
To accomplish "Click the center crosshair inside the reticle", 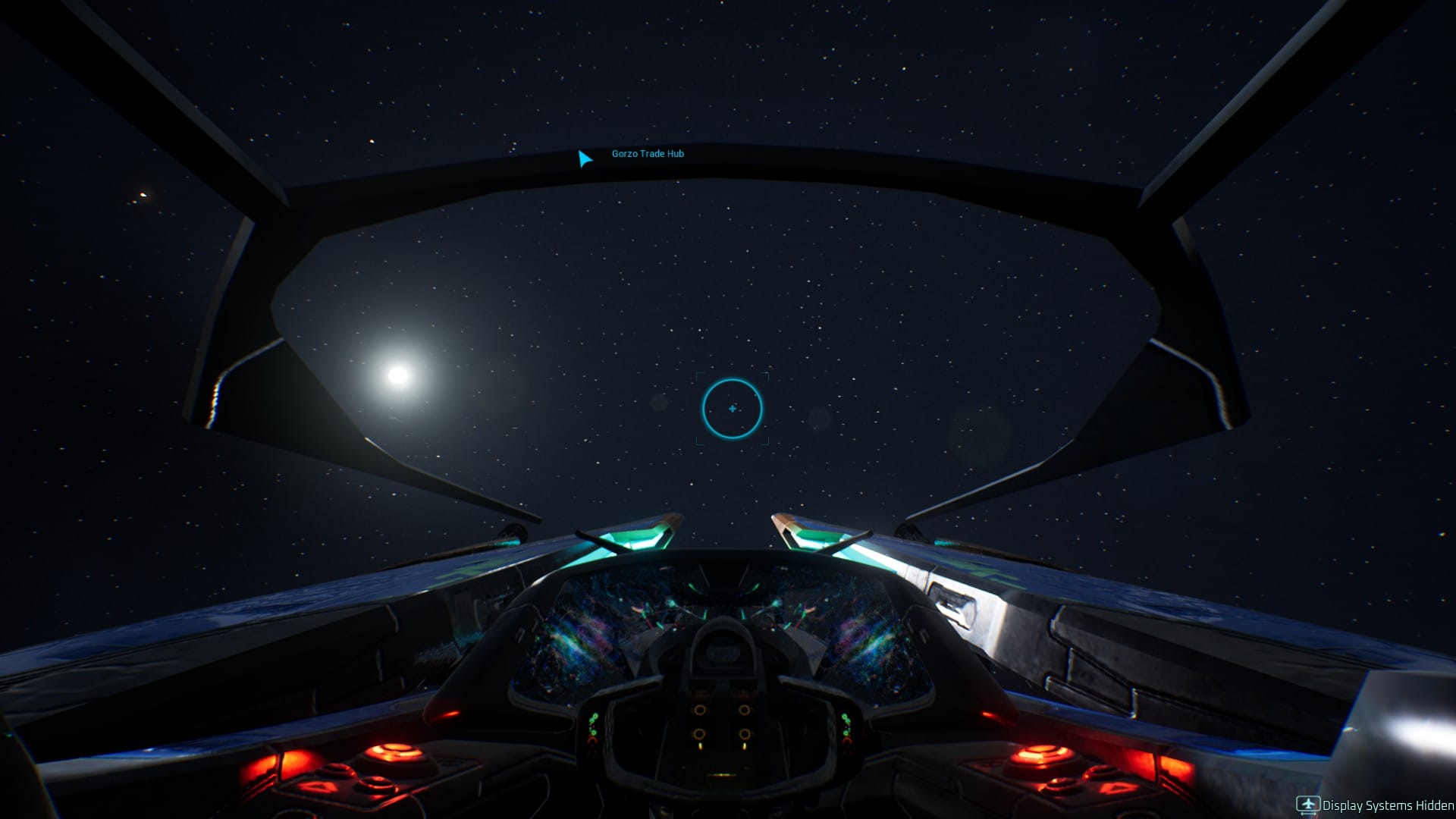I will click(731, 408).
